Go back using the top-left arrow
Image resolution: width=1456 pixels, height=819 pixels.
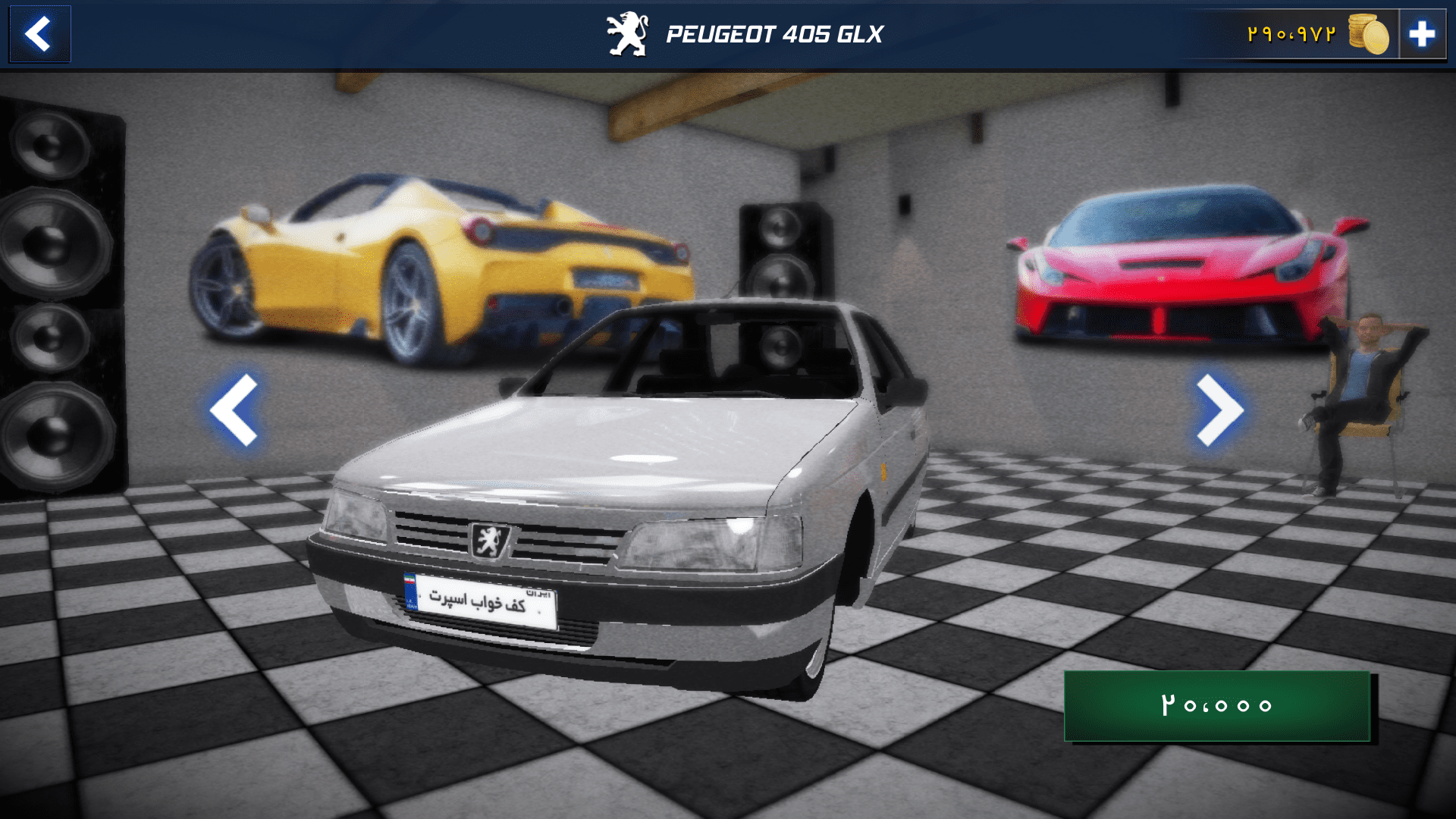[39, 34]
